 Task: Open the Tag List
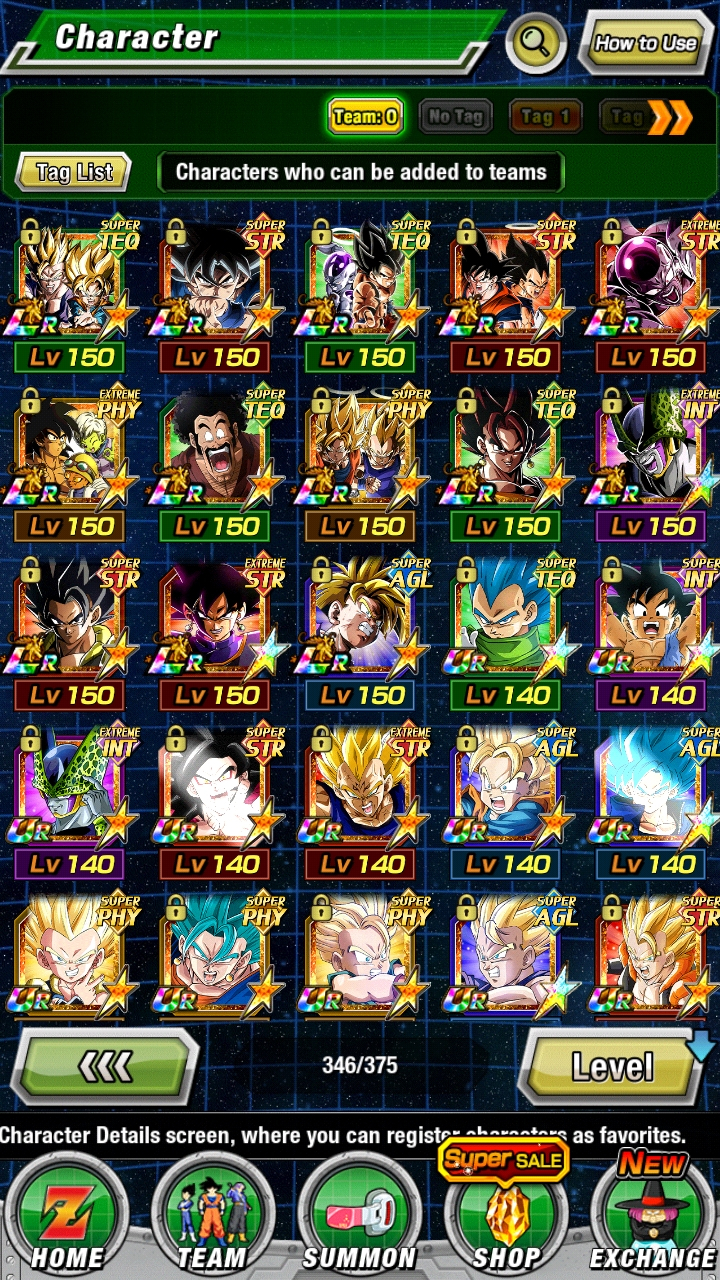point(74,172)
